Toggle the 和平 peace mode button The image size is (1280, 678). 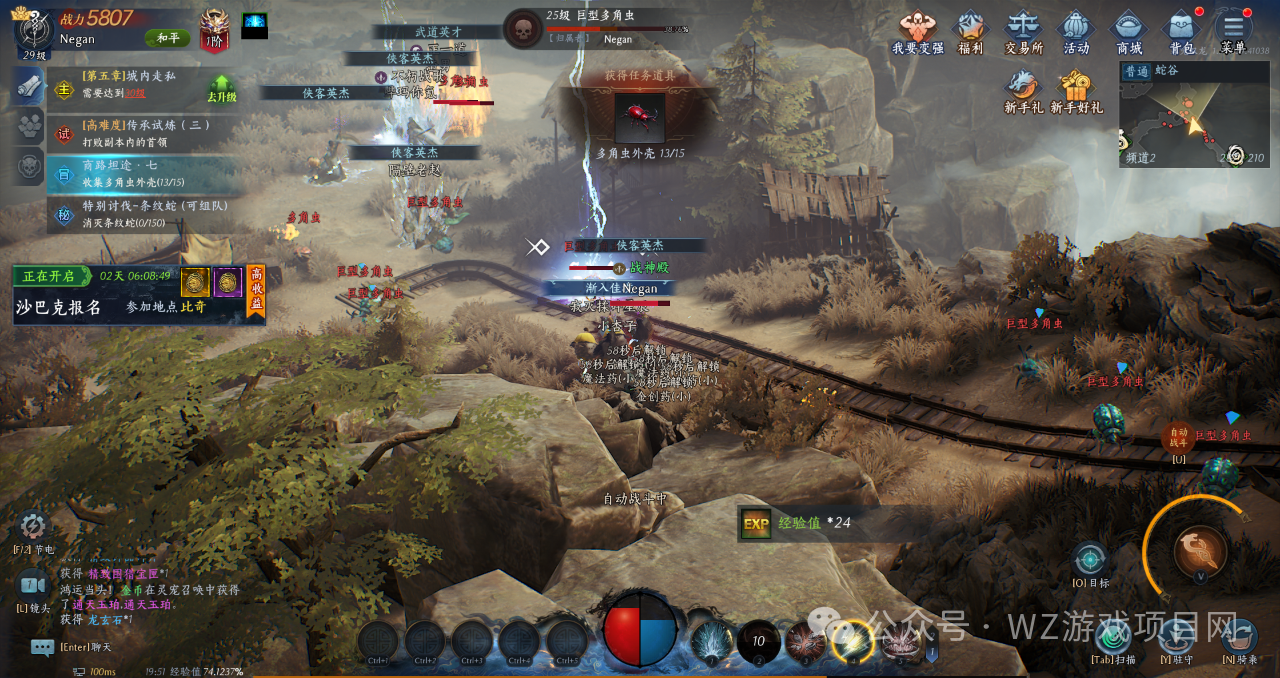pos(167,38)
